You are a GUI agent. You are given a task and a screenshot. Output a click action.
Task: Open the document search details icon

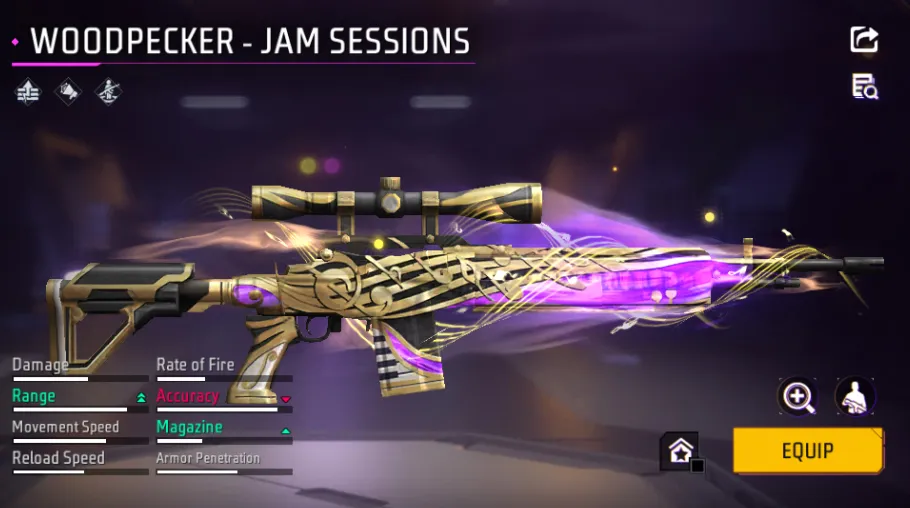tap(864, 87)
